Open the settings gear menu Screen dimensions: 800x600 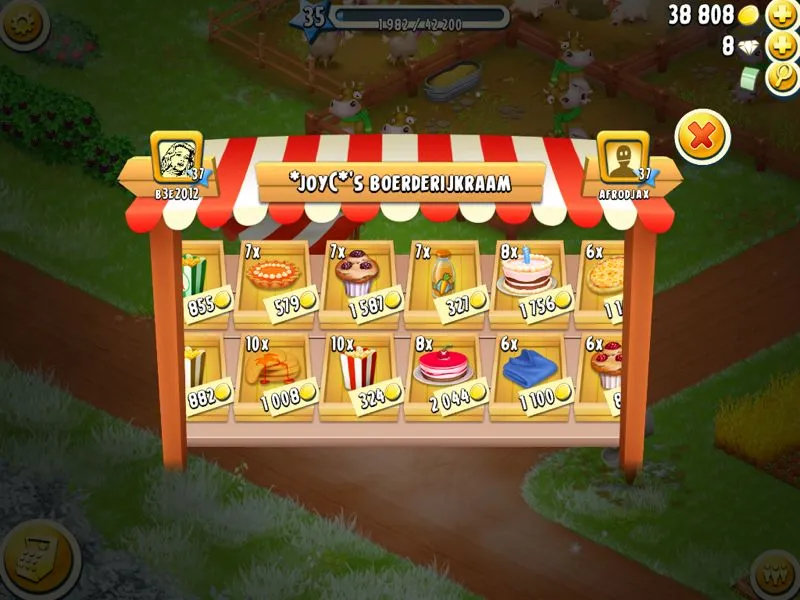[23, 25]
